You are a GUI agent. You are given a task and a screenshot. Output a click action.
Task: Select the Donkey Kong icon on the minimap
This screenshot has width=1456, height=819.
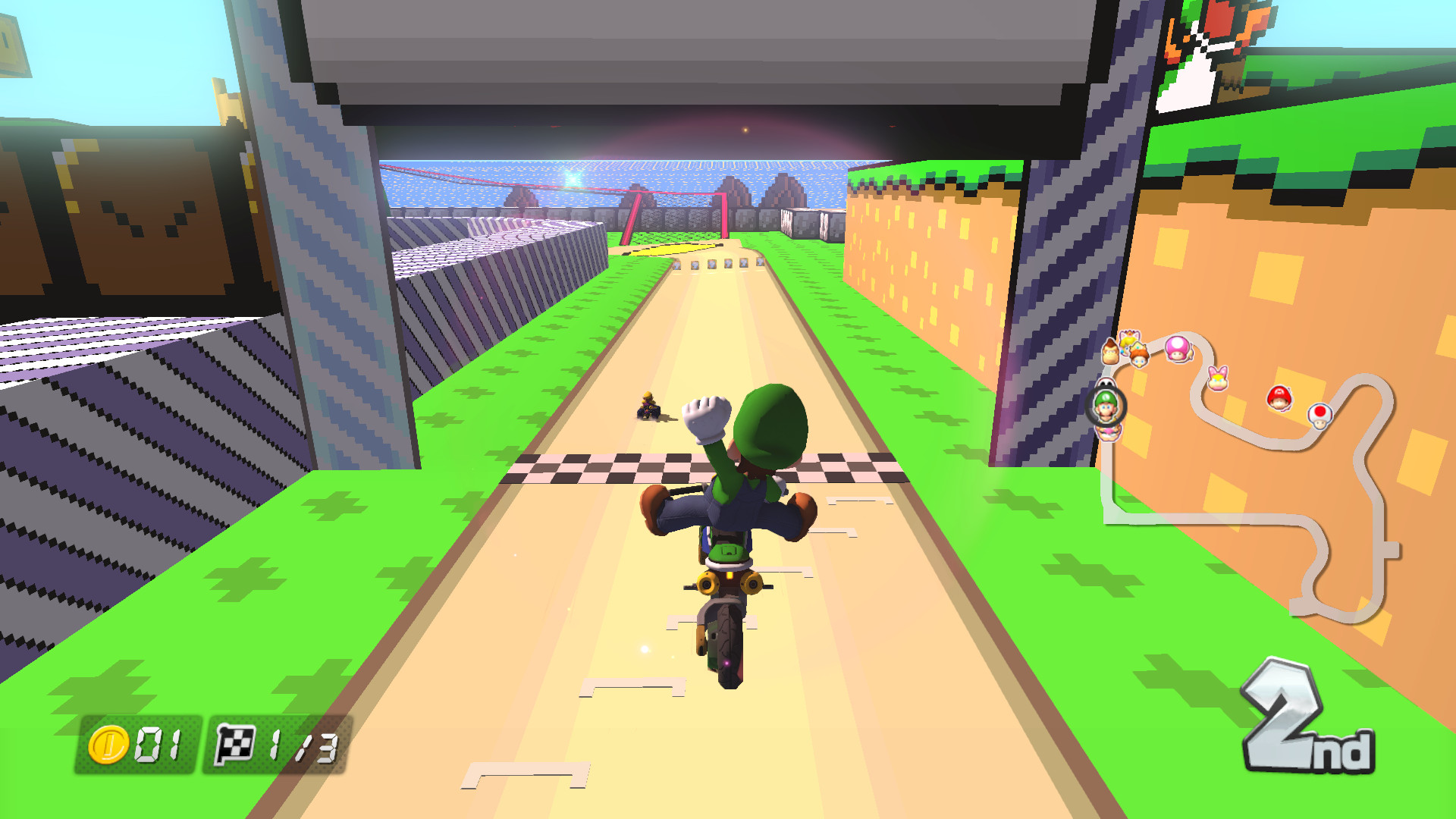pyautogui.click(x=1111, y=353)
